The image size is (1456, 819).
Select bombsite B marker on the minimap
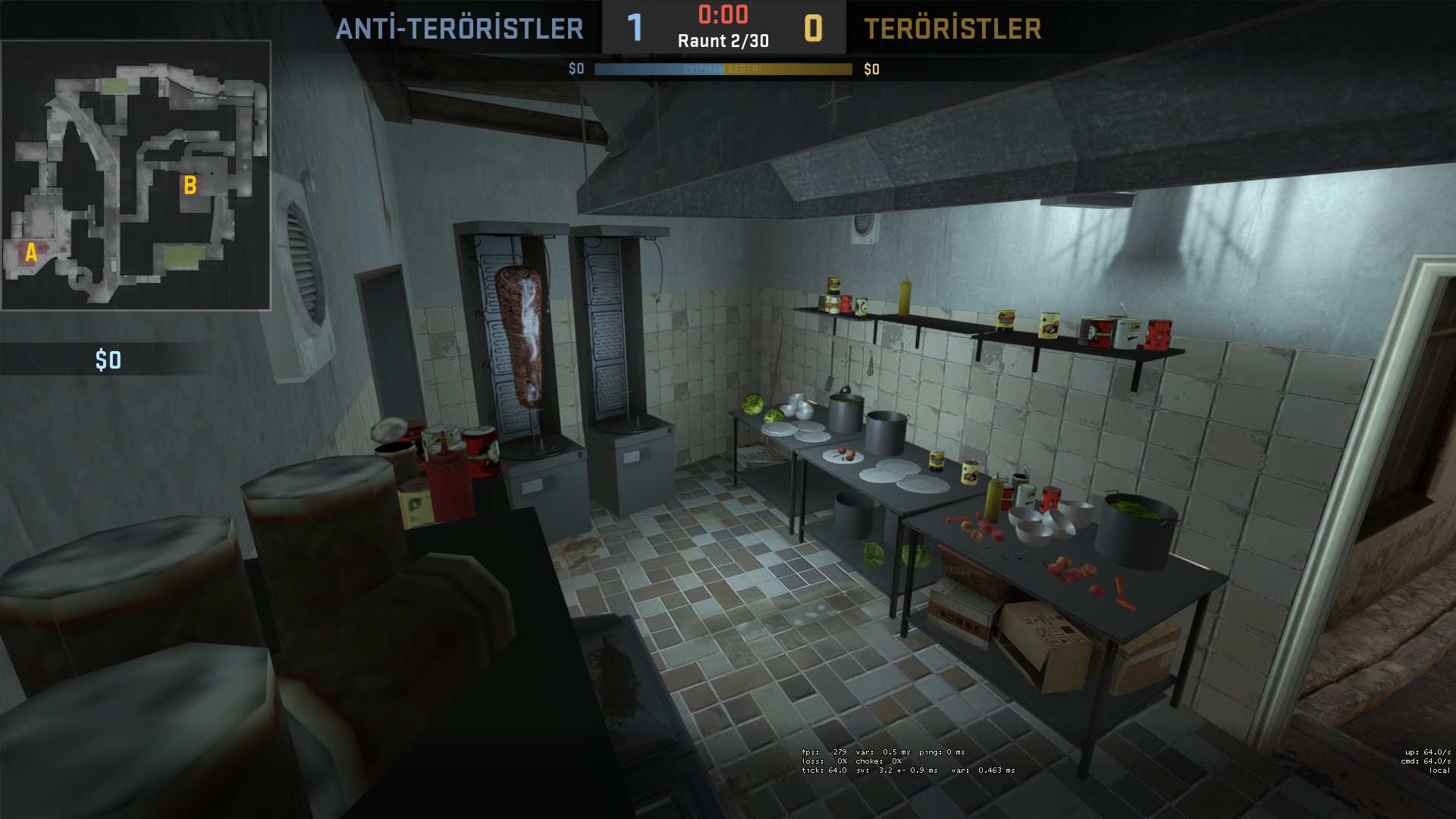click(190, 185)
